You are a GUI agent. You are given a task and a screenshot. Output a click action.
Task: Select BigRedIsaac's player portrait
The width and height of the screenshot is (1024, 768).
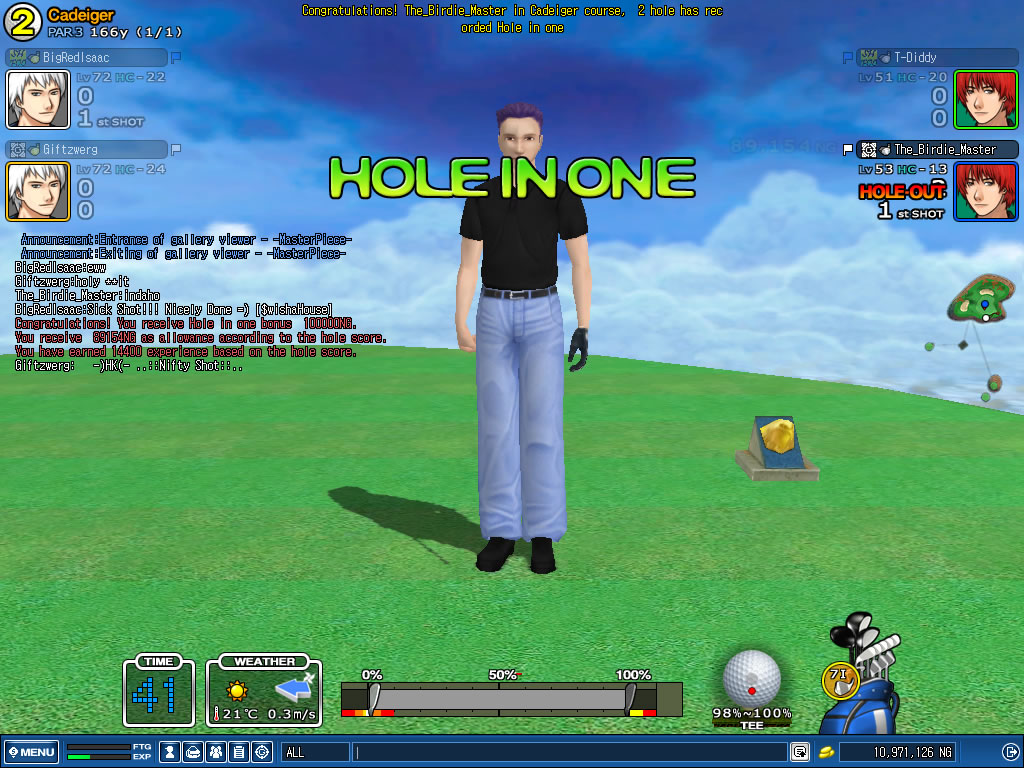pyautogui.click(x=38, y=99)
